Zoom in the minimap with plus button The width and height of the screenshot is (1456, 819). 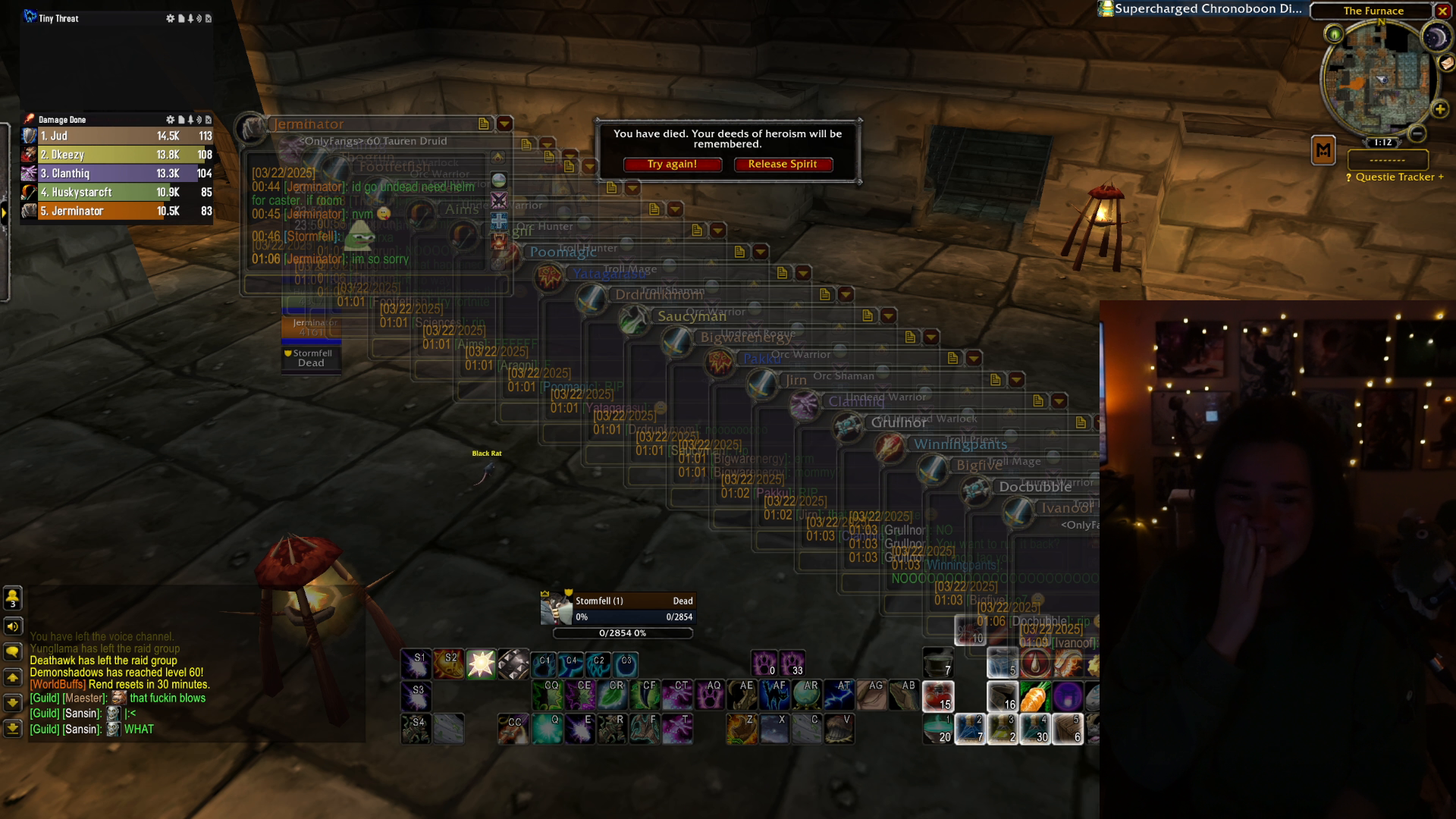pos(1440,110)
